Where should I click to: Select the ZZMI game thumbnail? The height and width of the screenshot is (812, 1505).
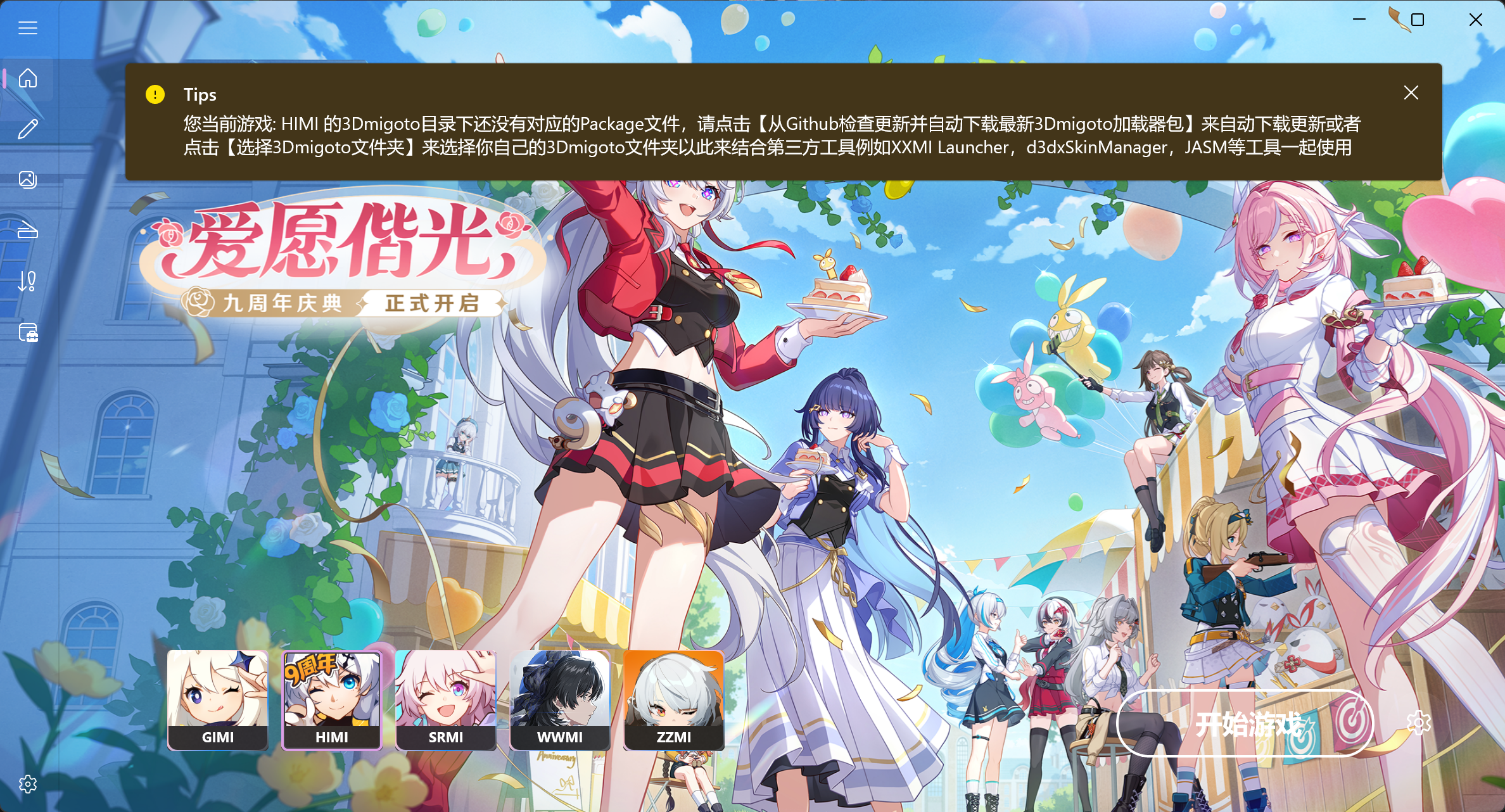tap(674, 700)
